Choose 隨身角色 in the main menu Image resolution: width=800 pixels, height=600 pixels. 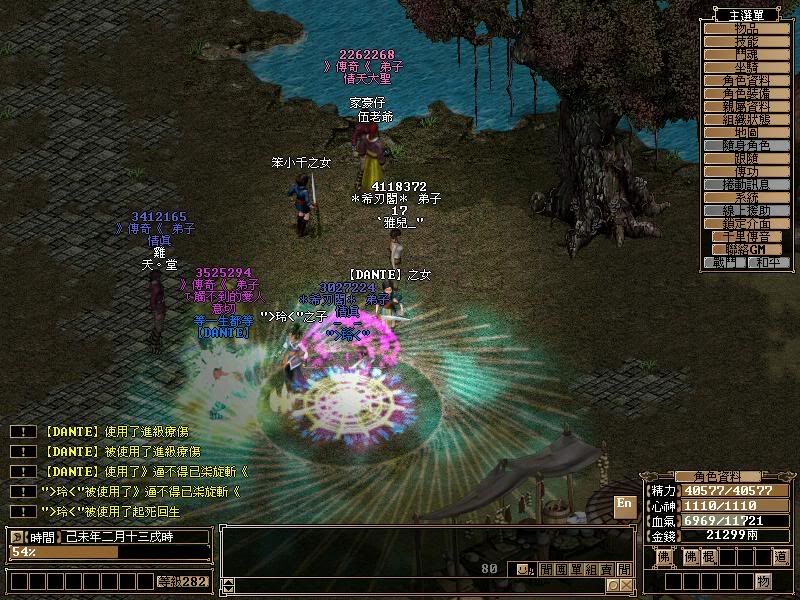[747, 145]
